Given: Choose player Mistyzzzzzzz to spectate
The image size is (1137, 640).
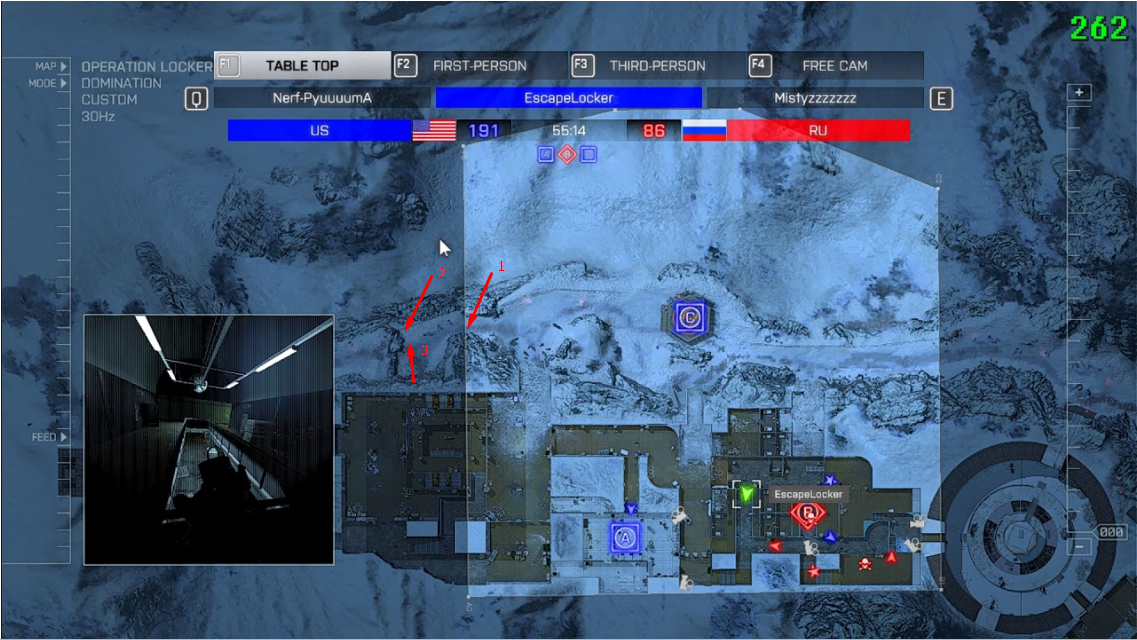Looking at the screenshot, I should click(814, 98).
